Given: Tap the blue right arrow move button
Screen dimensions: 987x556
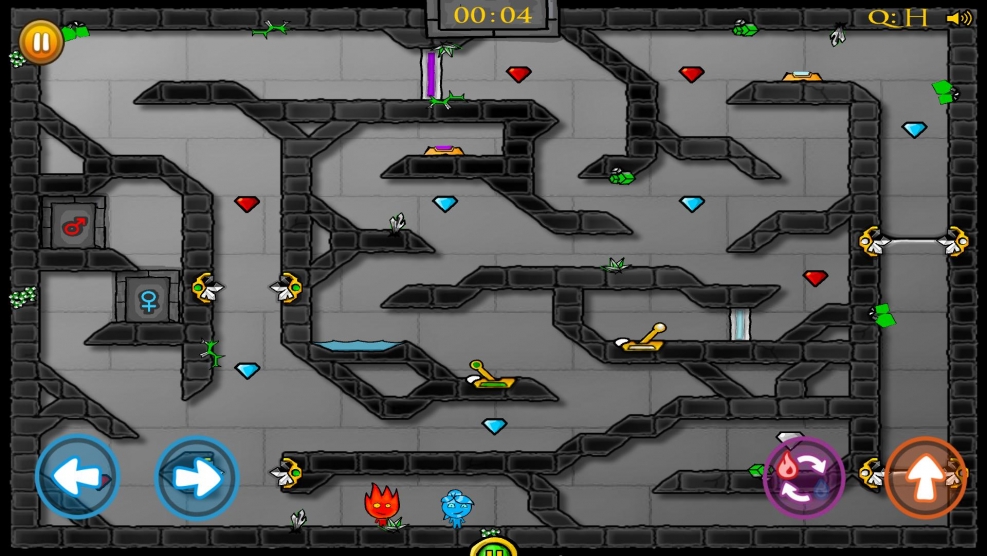Looking at the screenshot, I should point(196,477).
